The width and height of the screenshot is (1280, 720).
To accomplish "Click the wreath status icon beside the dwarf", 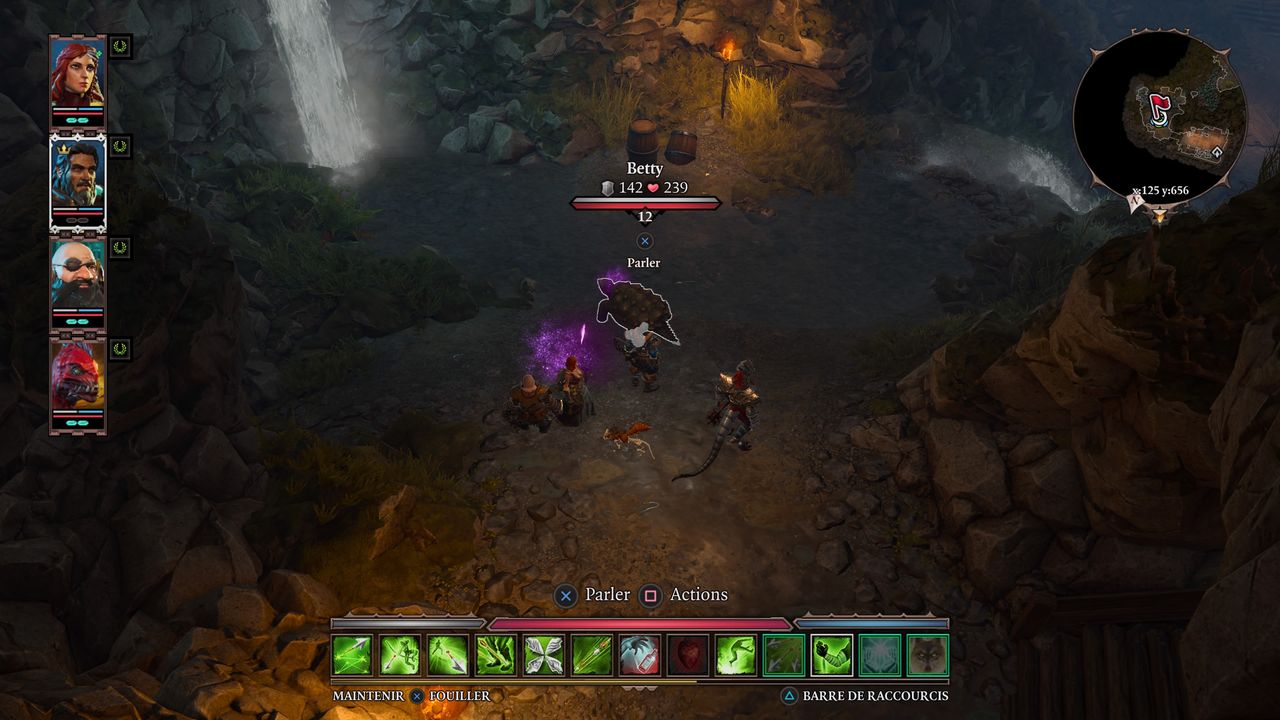I will [121, 247].
